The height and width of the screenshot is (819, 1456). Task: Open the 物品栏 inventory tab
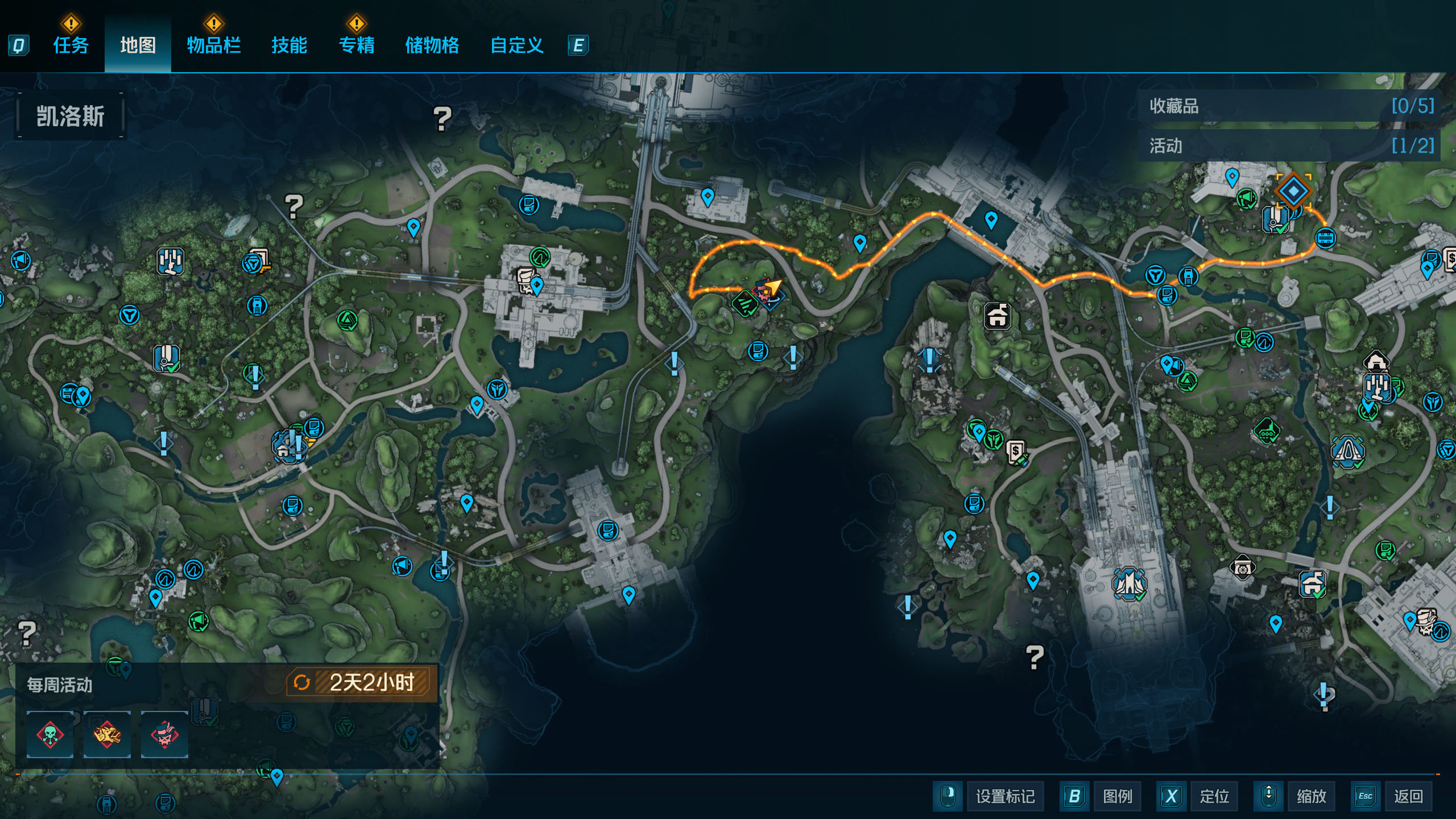tap(214, 45)
